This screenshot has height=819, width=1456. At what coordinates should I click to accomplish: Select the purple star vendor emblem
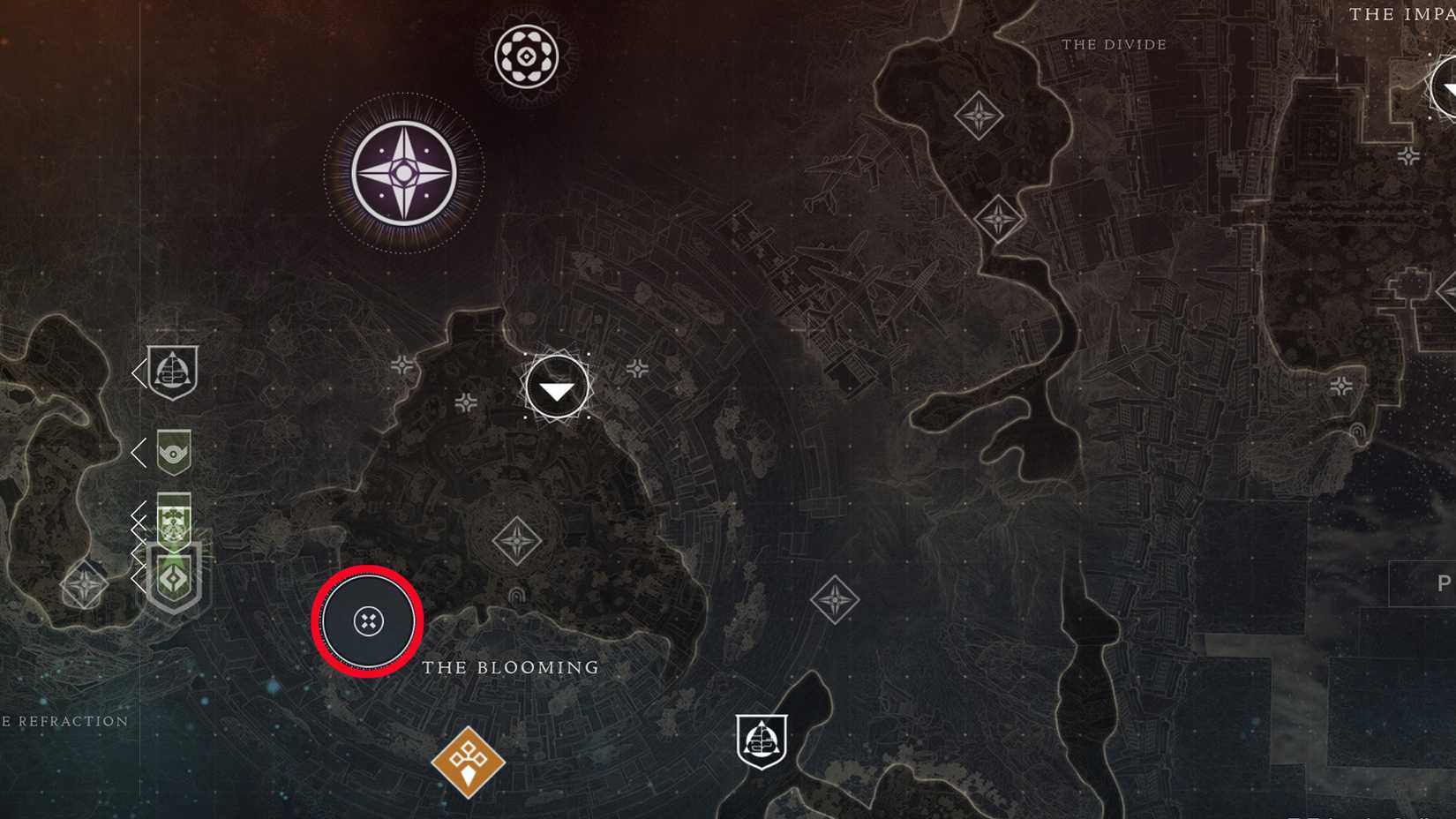coord(405,168)
